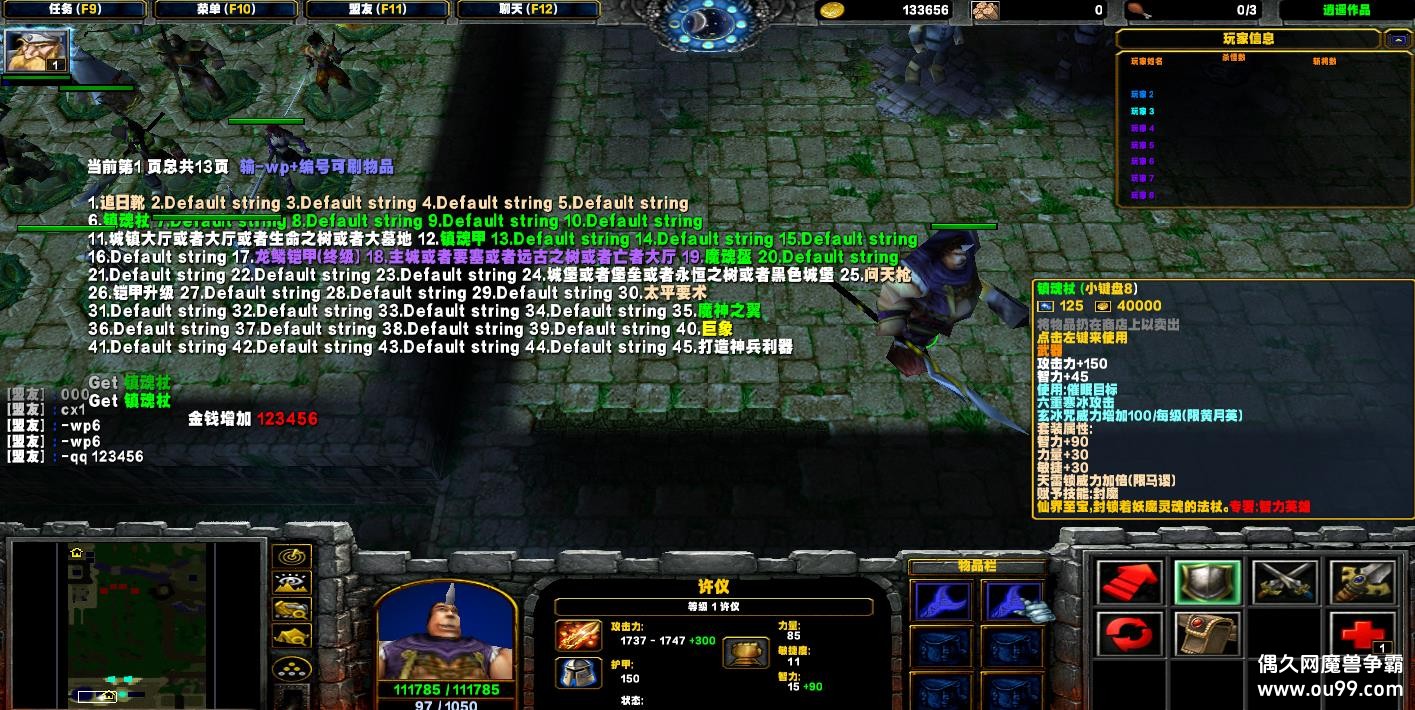Toggle the minimap ally color mode button
Image resolution: width=1415 pixels, height=710 pixels.
click(x=291, y=609)
